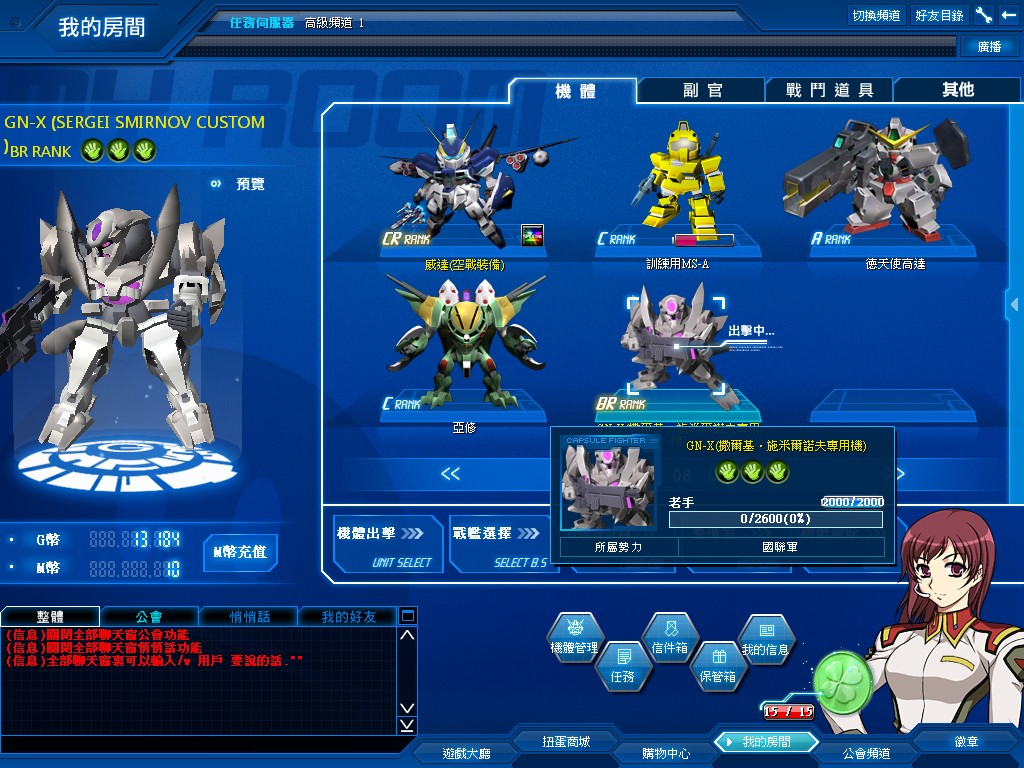Open settings with the wrench icon
The height and width of the screenshot is (768, 1024).
pos(984,15)
